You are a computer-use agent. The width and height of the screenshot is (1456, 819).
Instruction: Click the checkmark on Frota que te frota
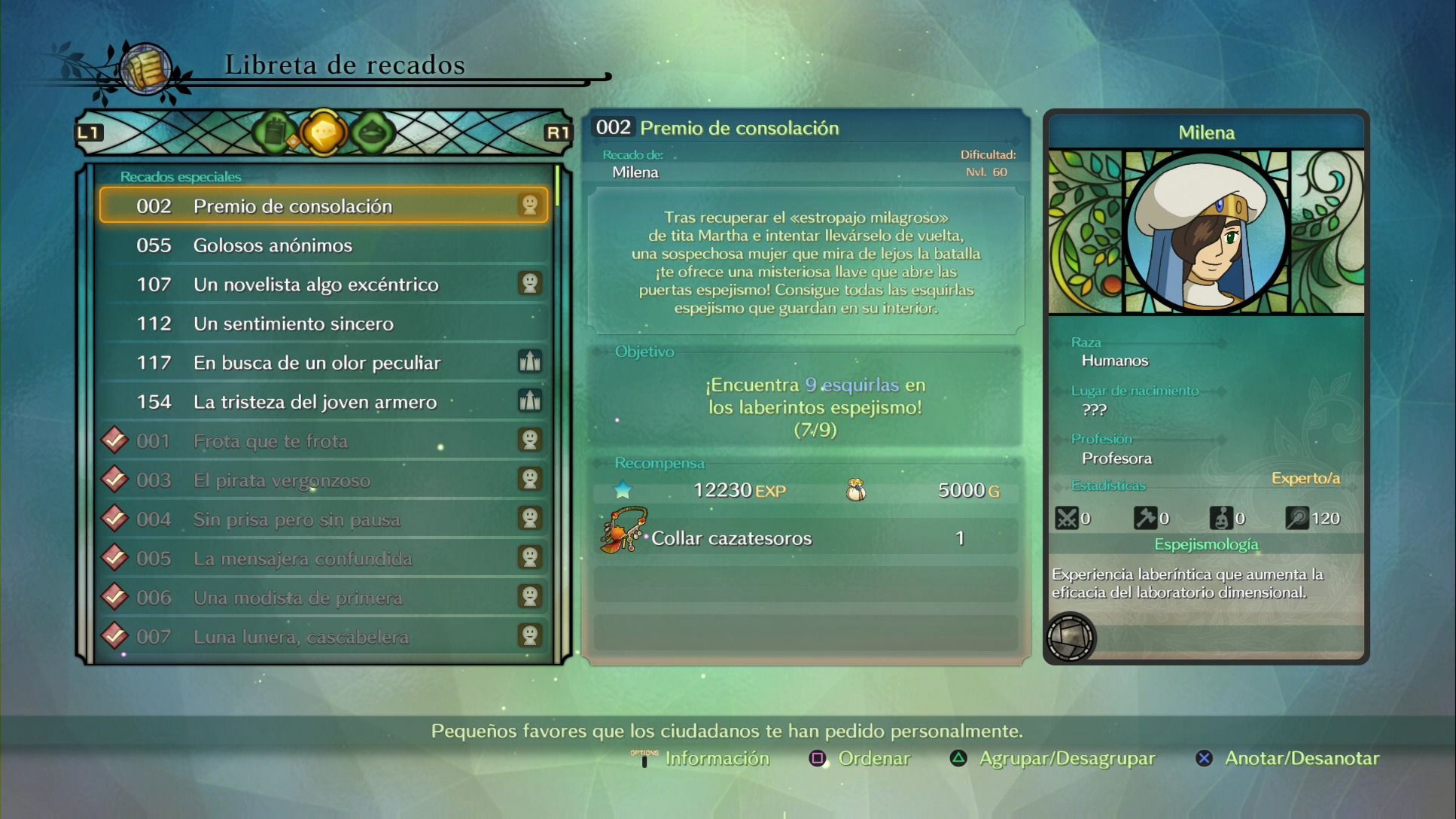pyautogui.click(x=114, y=440)
